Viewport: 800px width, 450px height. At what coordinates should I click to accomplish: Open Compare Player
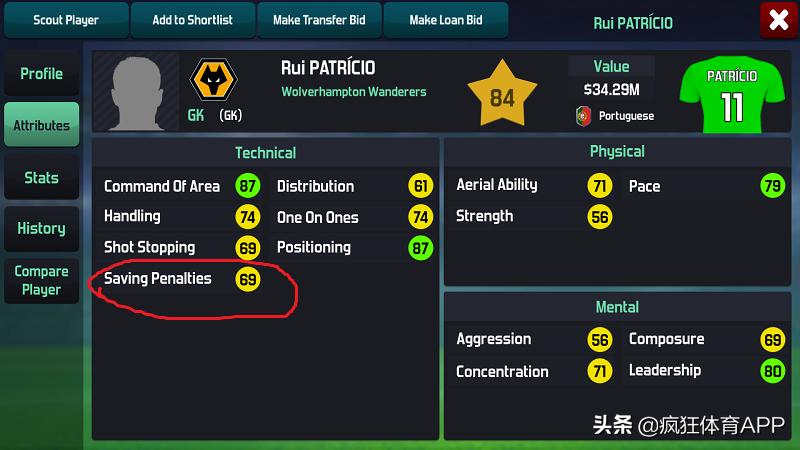41,280
